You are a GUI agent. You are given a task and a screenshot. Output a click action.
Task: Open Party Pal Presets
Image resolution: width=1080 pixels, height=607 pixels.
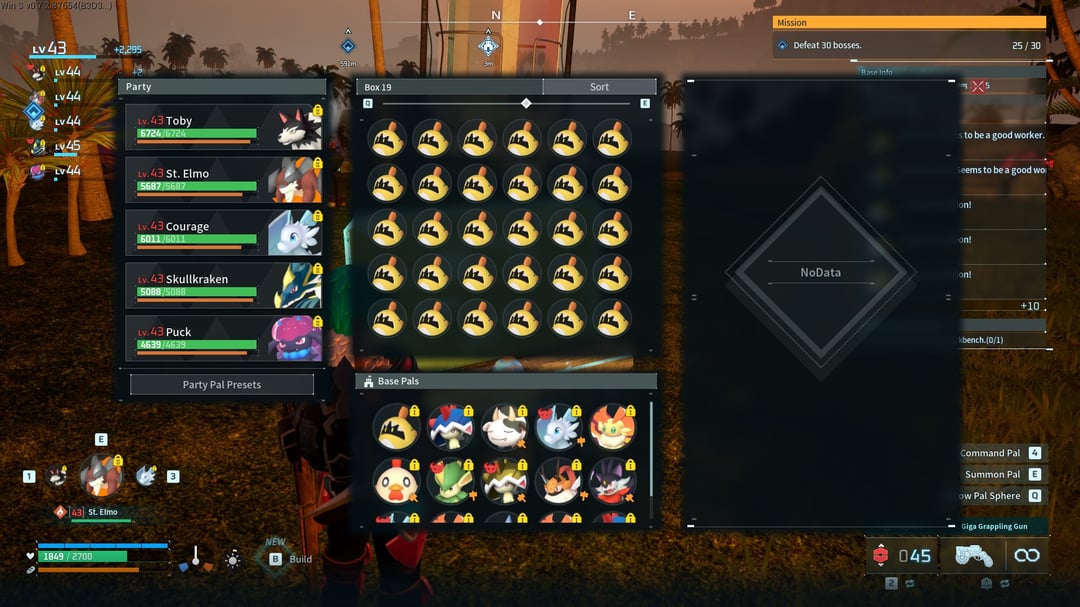(x=222, y=385)
